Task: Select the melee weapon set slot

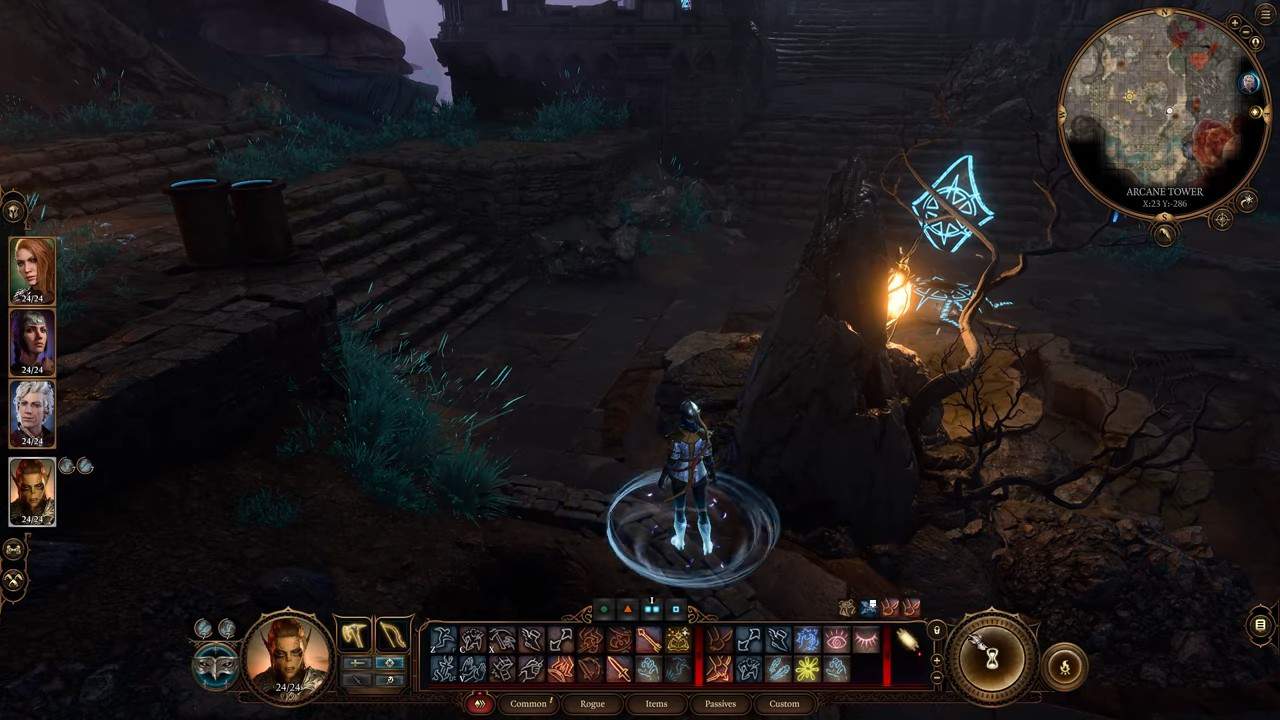Action: [x=353, y=634]
